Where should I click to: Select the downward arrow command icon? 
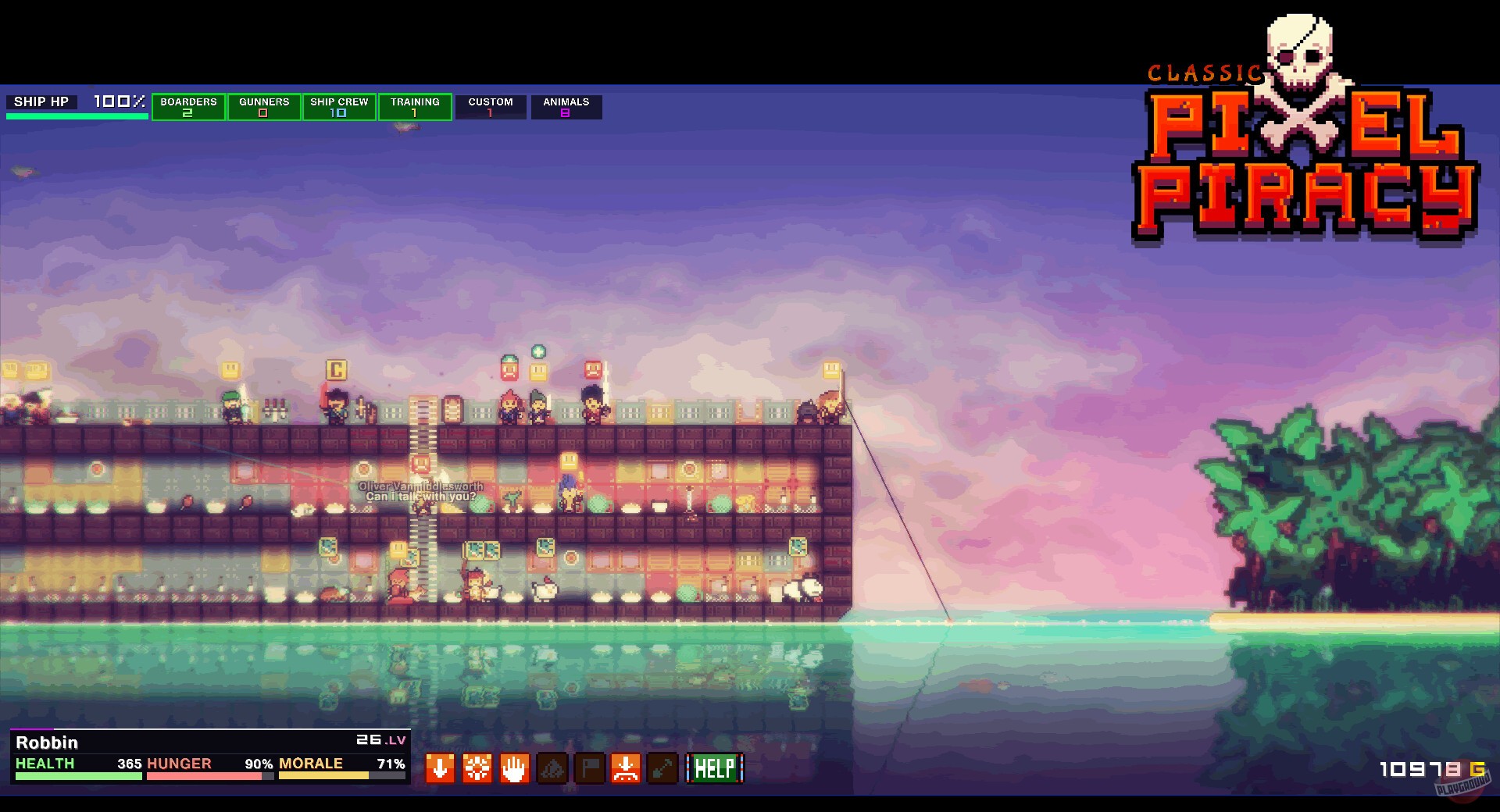[439, 769]
